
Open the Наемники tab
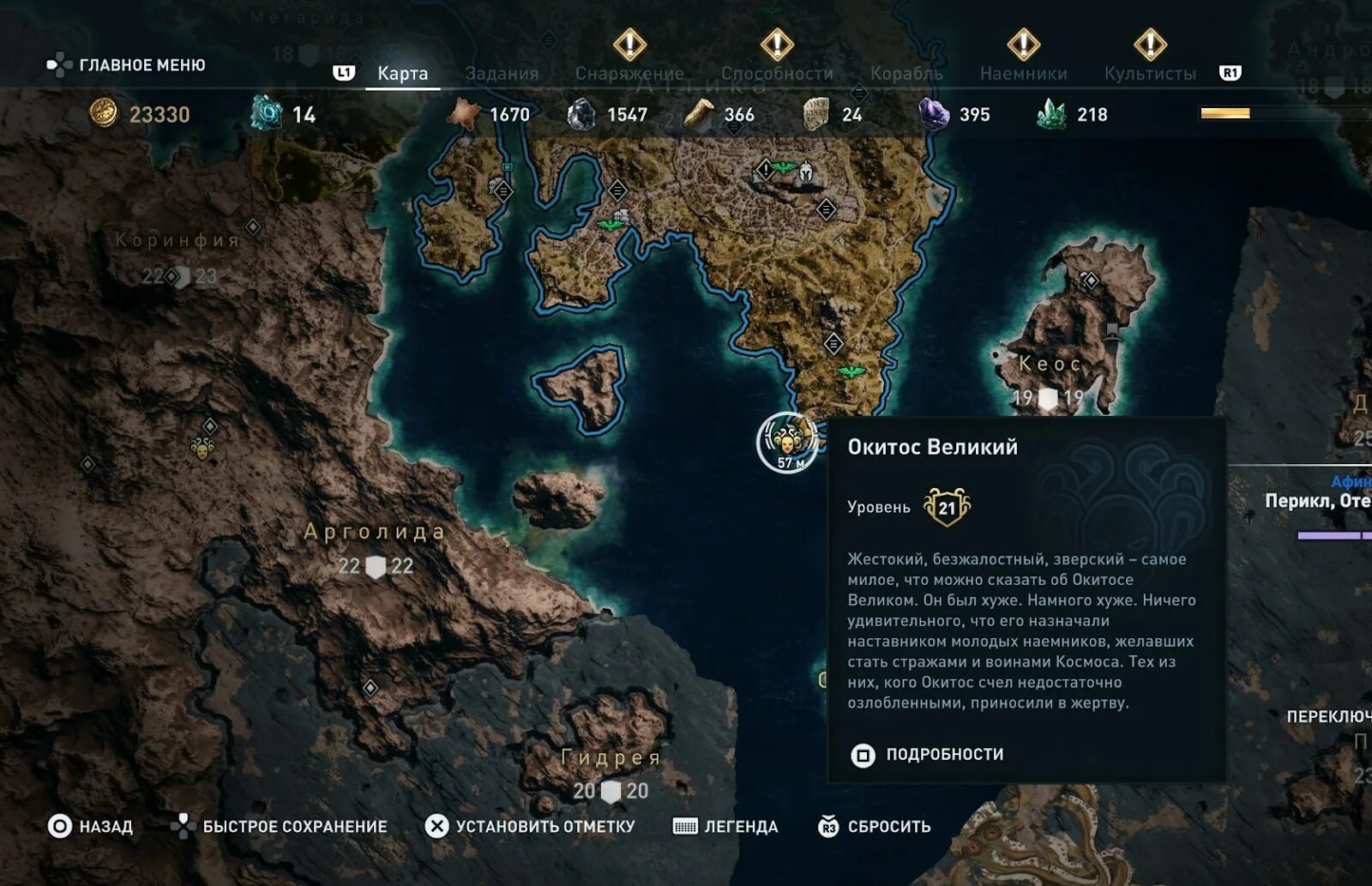[x=1023, y=74]
